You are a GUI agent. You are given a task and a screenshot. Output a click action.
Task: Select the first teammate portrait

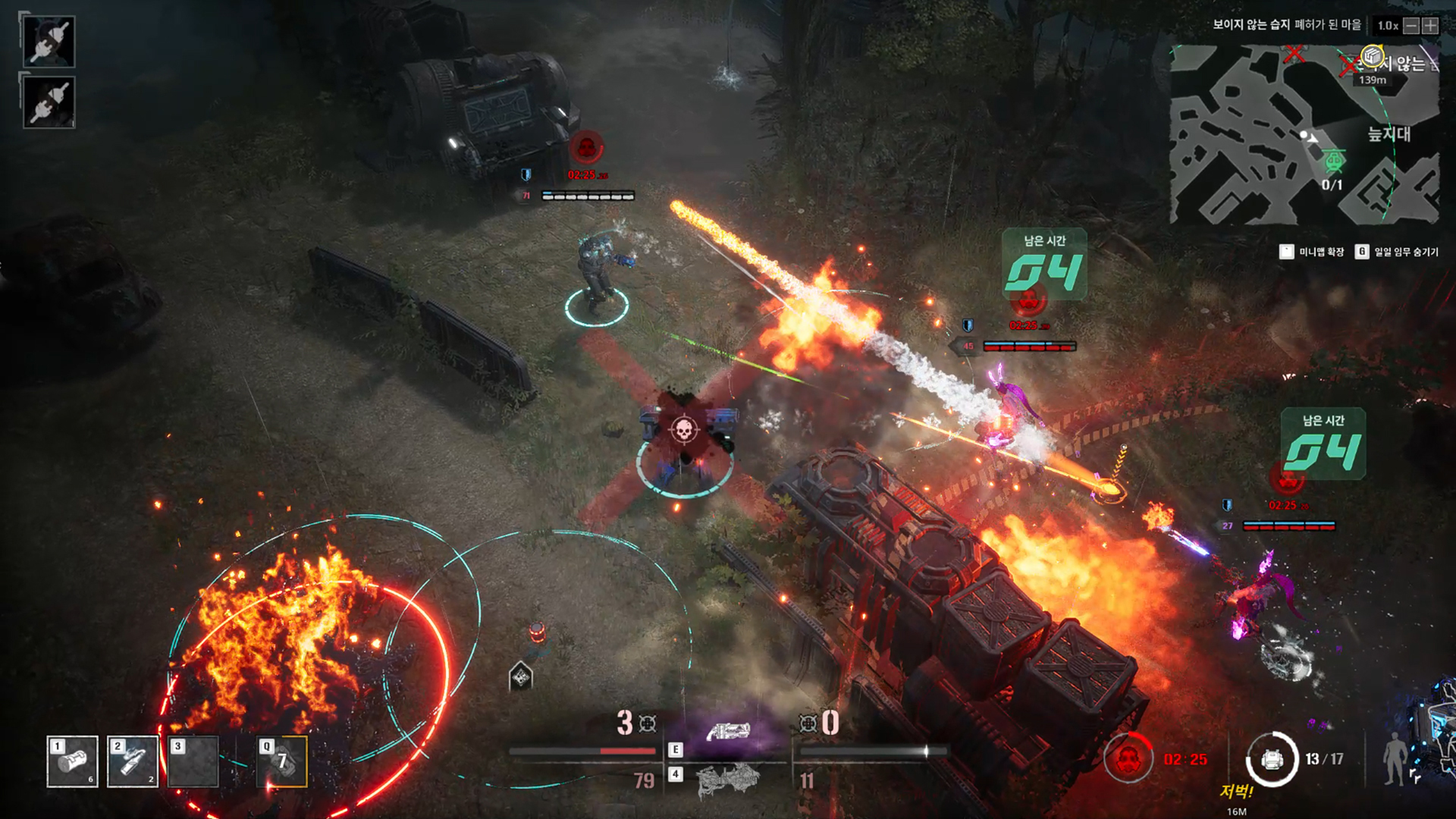tap(49, 41)
